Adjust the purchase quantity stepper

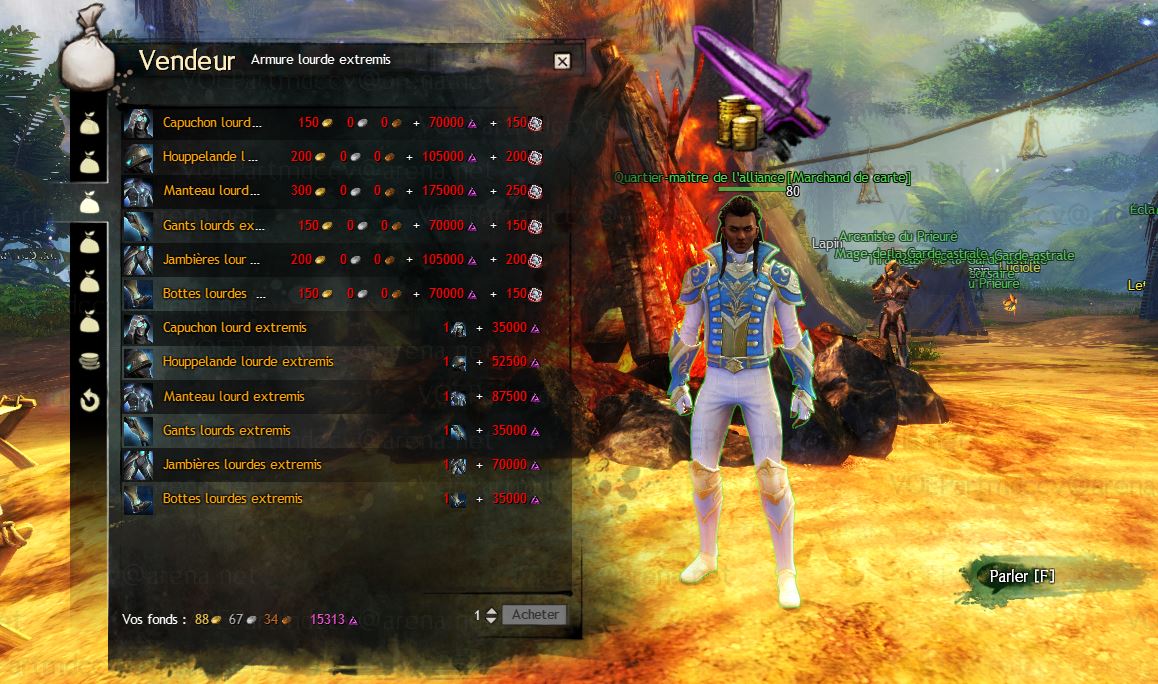point(490,616)
